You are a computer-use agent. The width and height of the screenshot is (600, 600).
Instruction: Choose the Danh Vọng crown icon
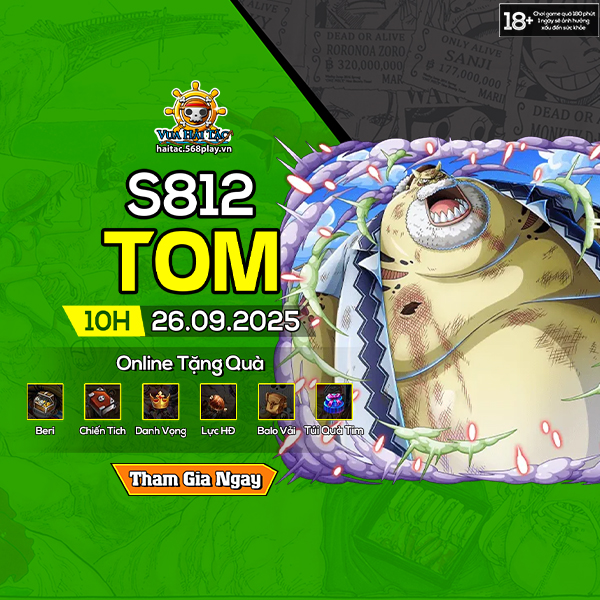pyautogui.click(x=160, y=401)
